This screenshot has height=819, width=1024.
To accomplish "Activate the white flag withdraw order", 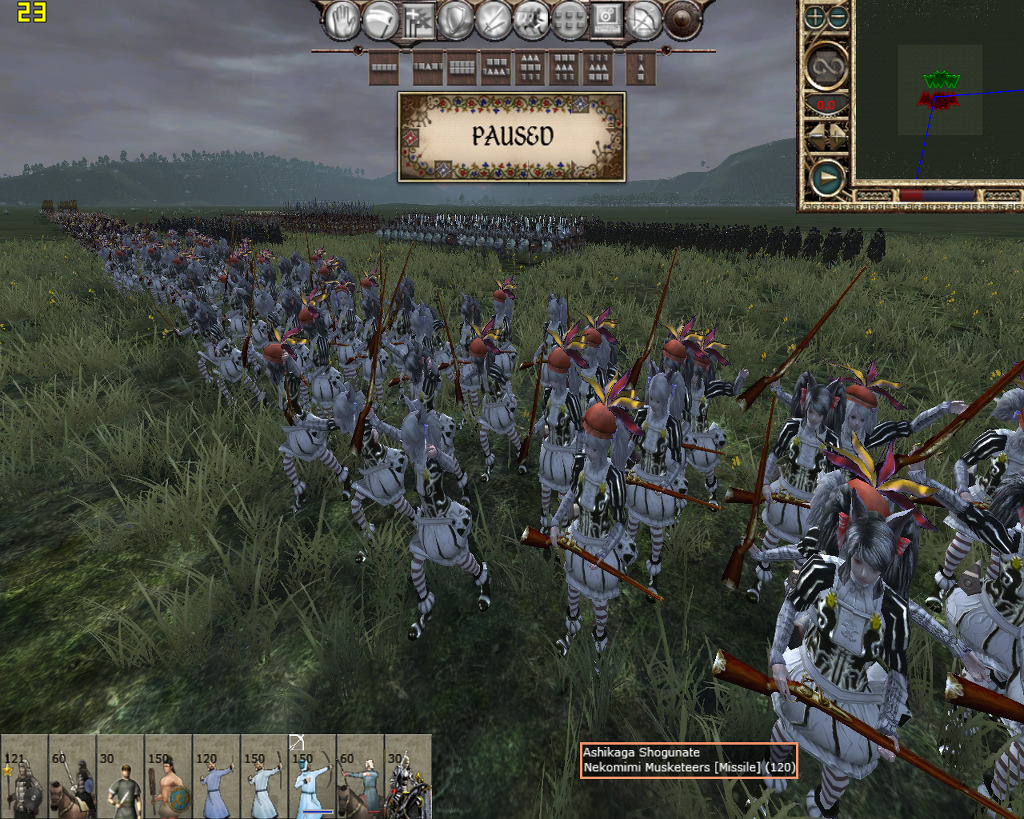I will point(380,19).
